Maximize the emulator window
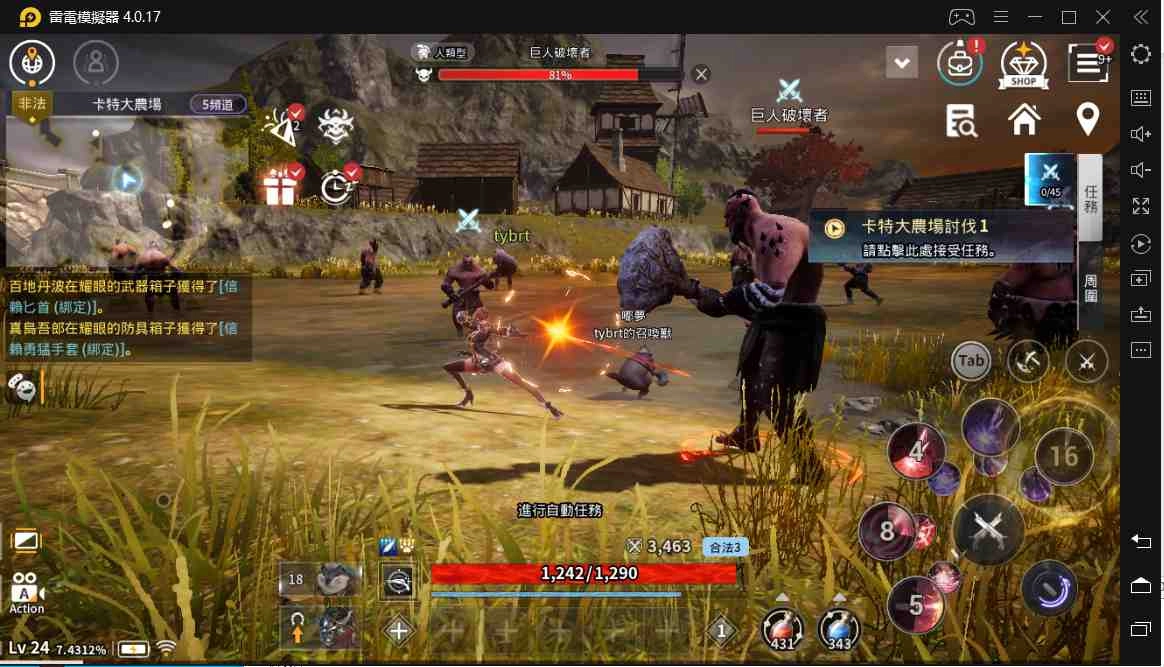 (1068, 17)
